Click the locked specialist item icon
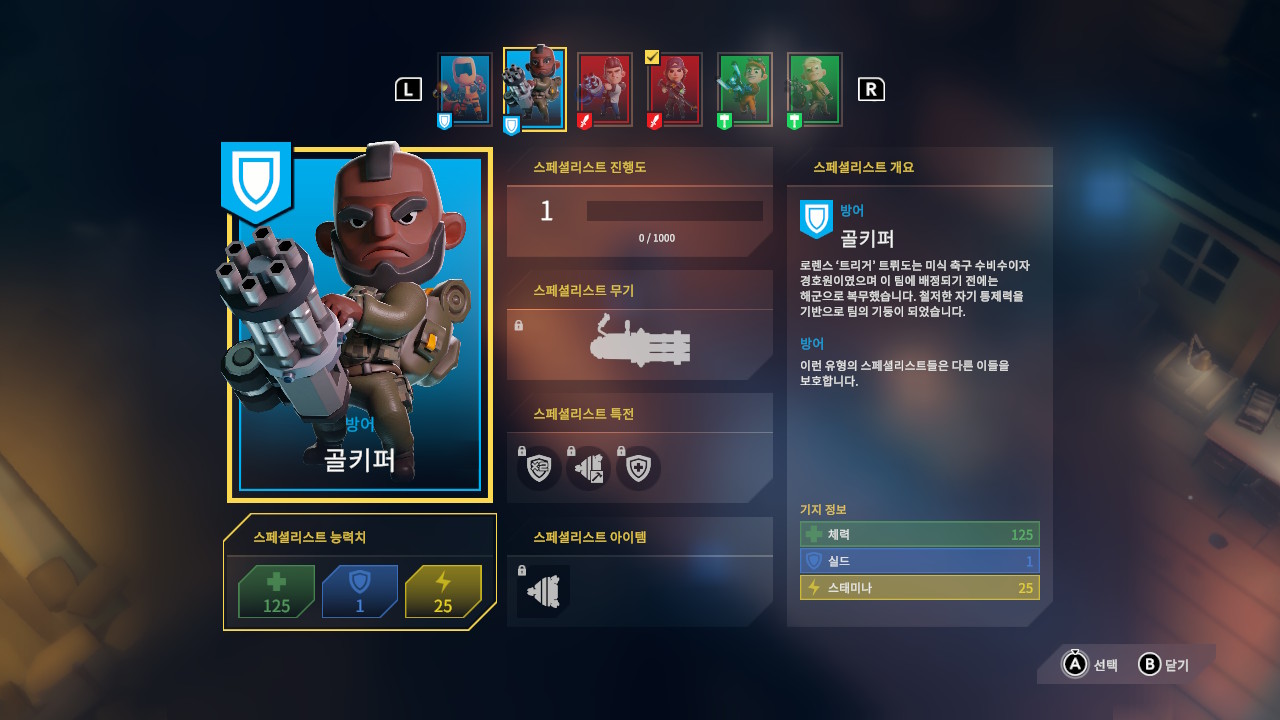The image size is (1280, 720). (x=541, y=592)
